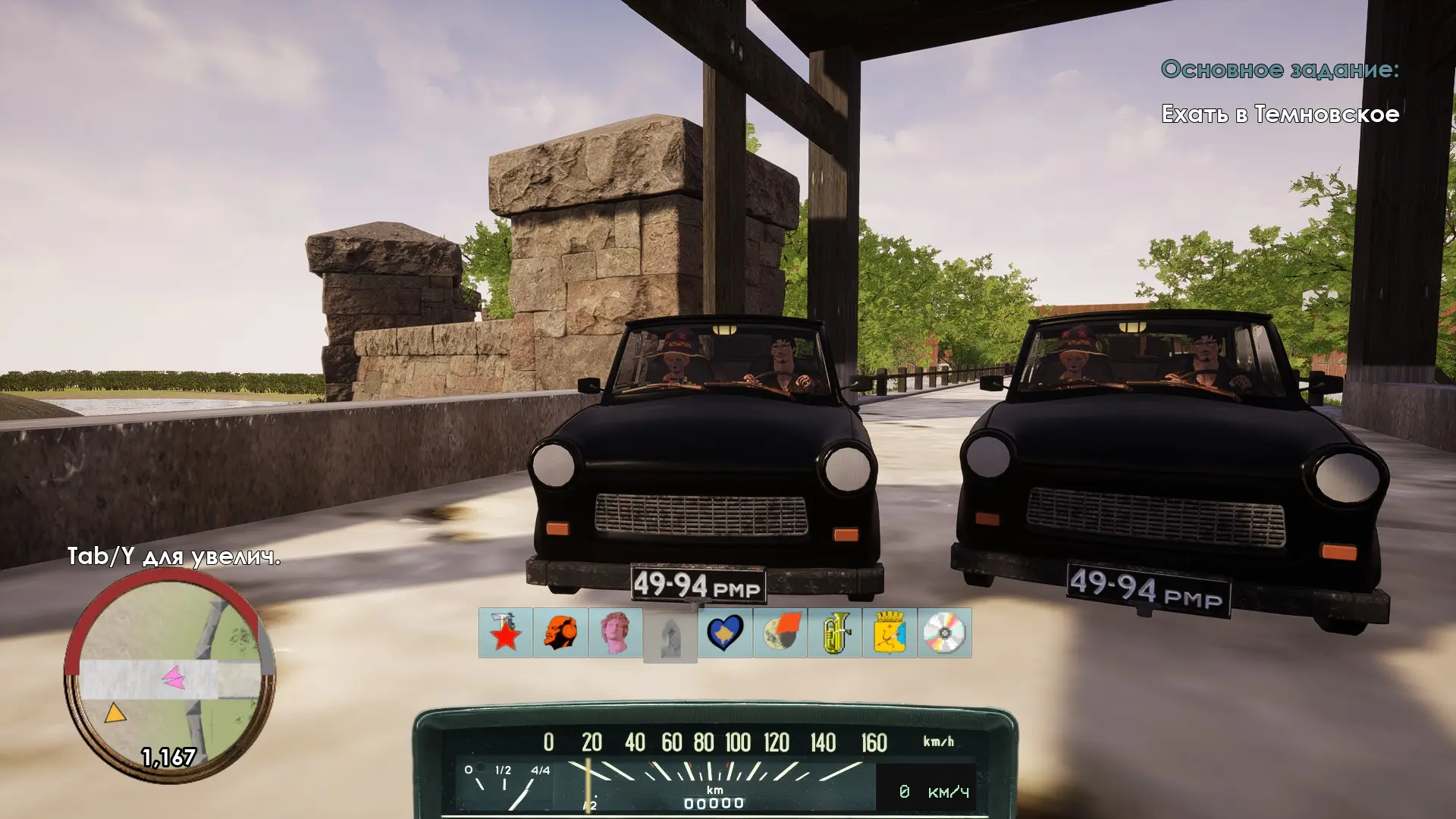Image resolution: width=1456 pixels, height=819 pixels.
Task: Choose the orange head with headphones icon
Action: [560, 633]
